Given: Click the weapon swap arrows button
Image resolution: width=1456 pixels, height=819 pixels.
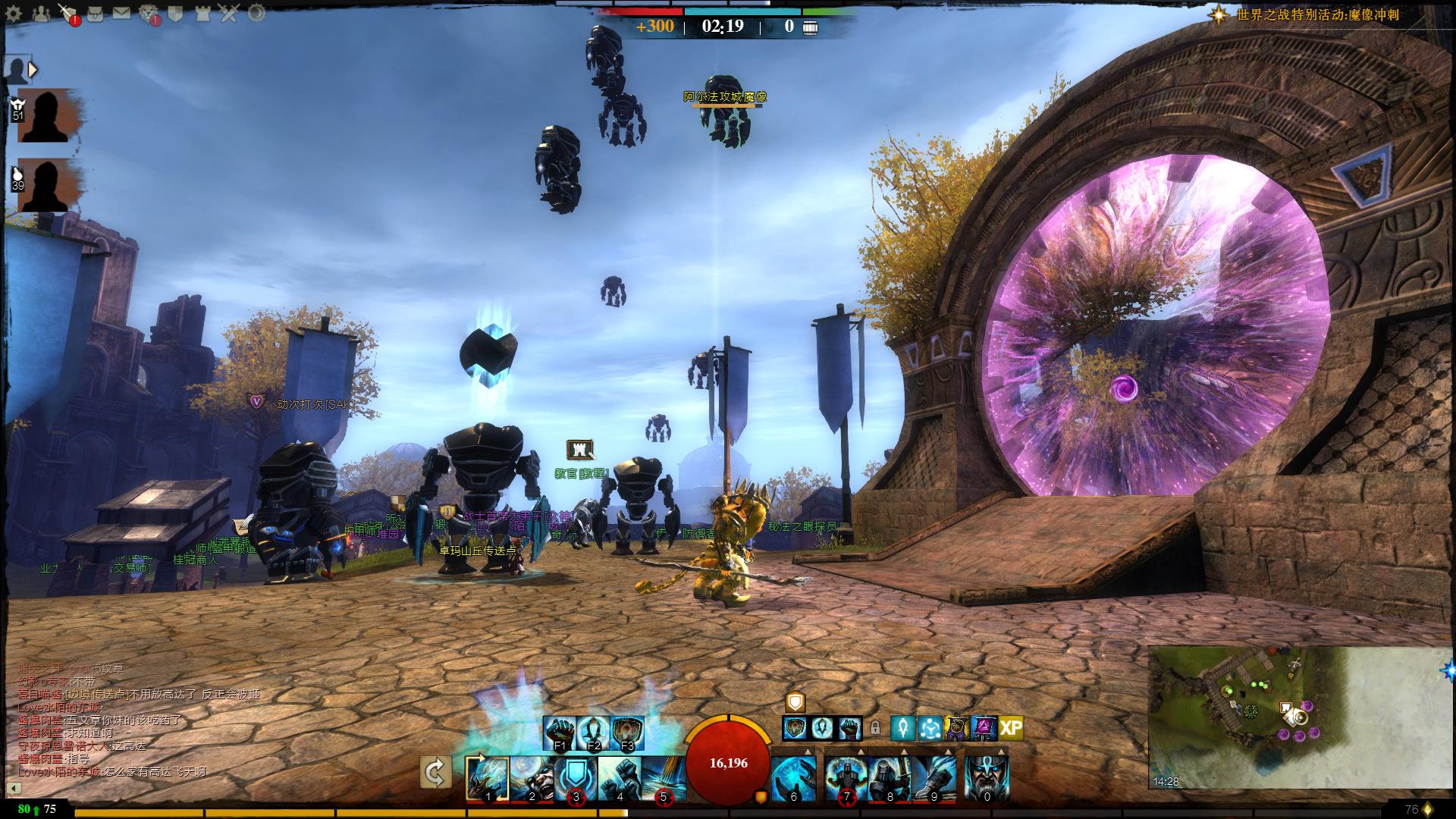Looking at the screenshot, I should tap(435, 773).
